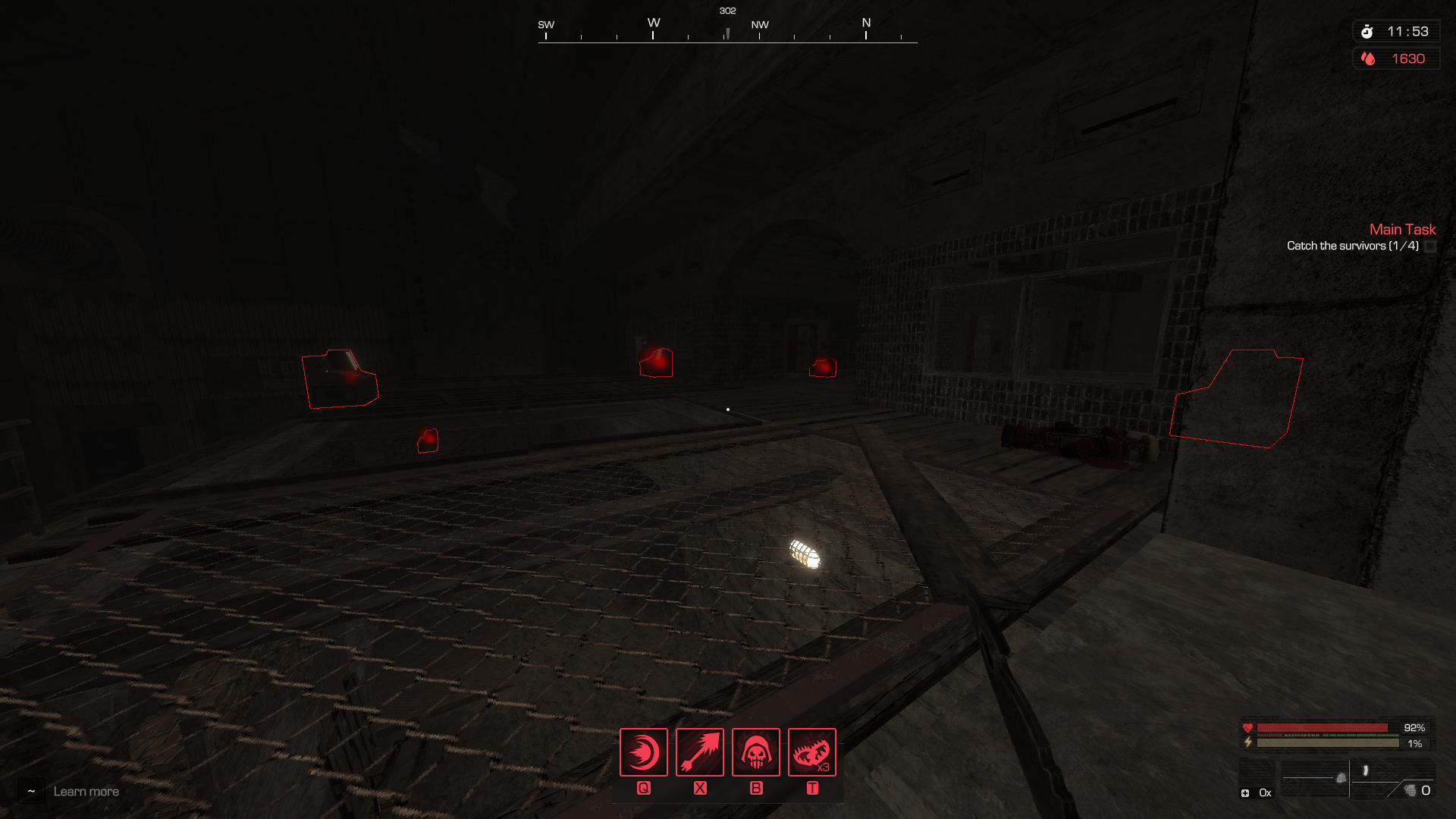Open the backpack inventory icon
Screen dimensions: 1456x819
click(x=1341, y=778)
